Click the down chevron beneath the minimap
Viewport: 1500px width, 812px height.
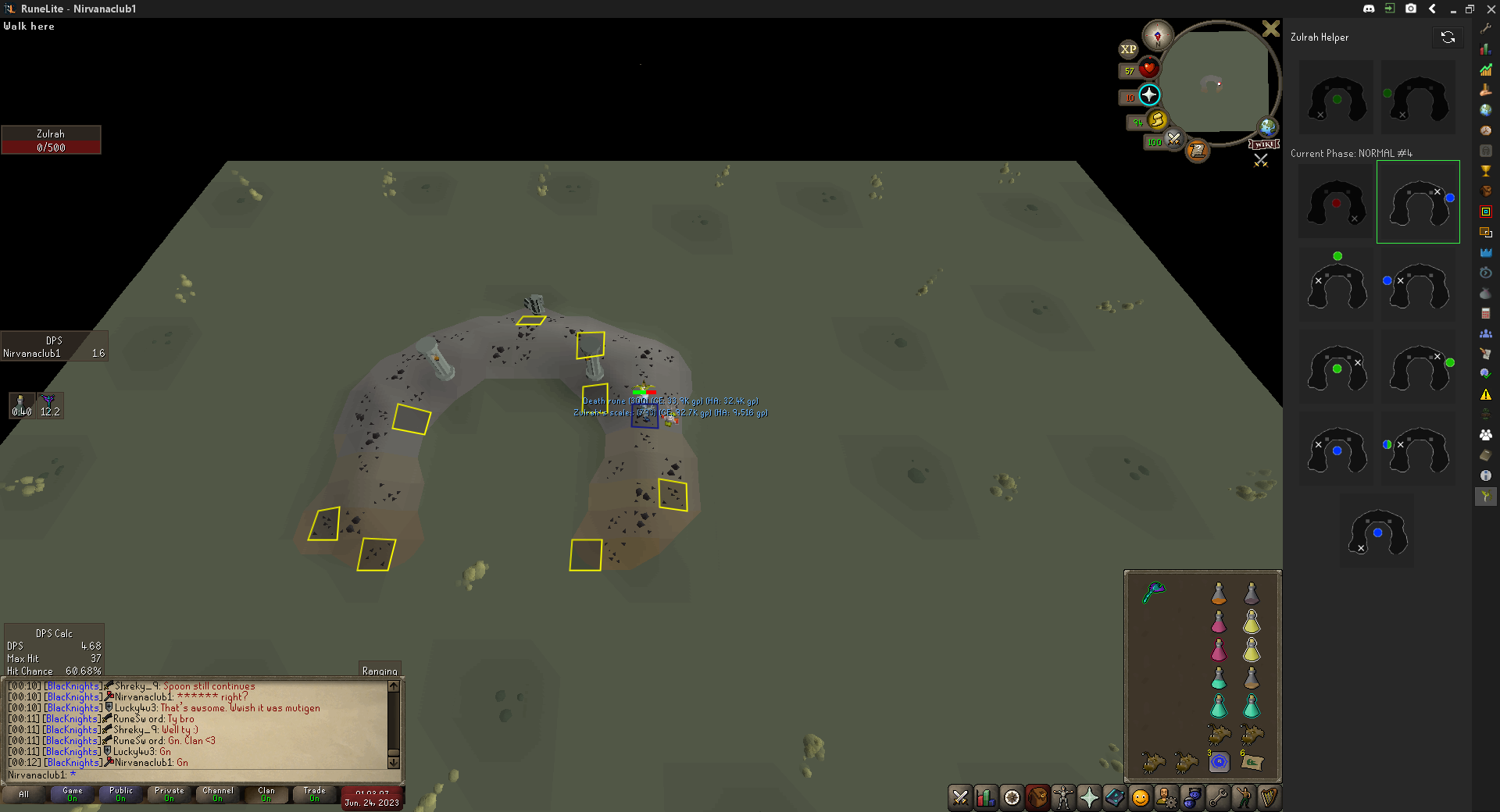[x=1261, y=160]
